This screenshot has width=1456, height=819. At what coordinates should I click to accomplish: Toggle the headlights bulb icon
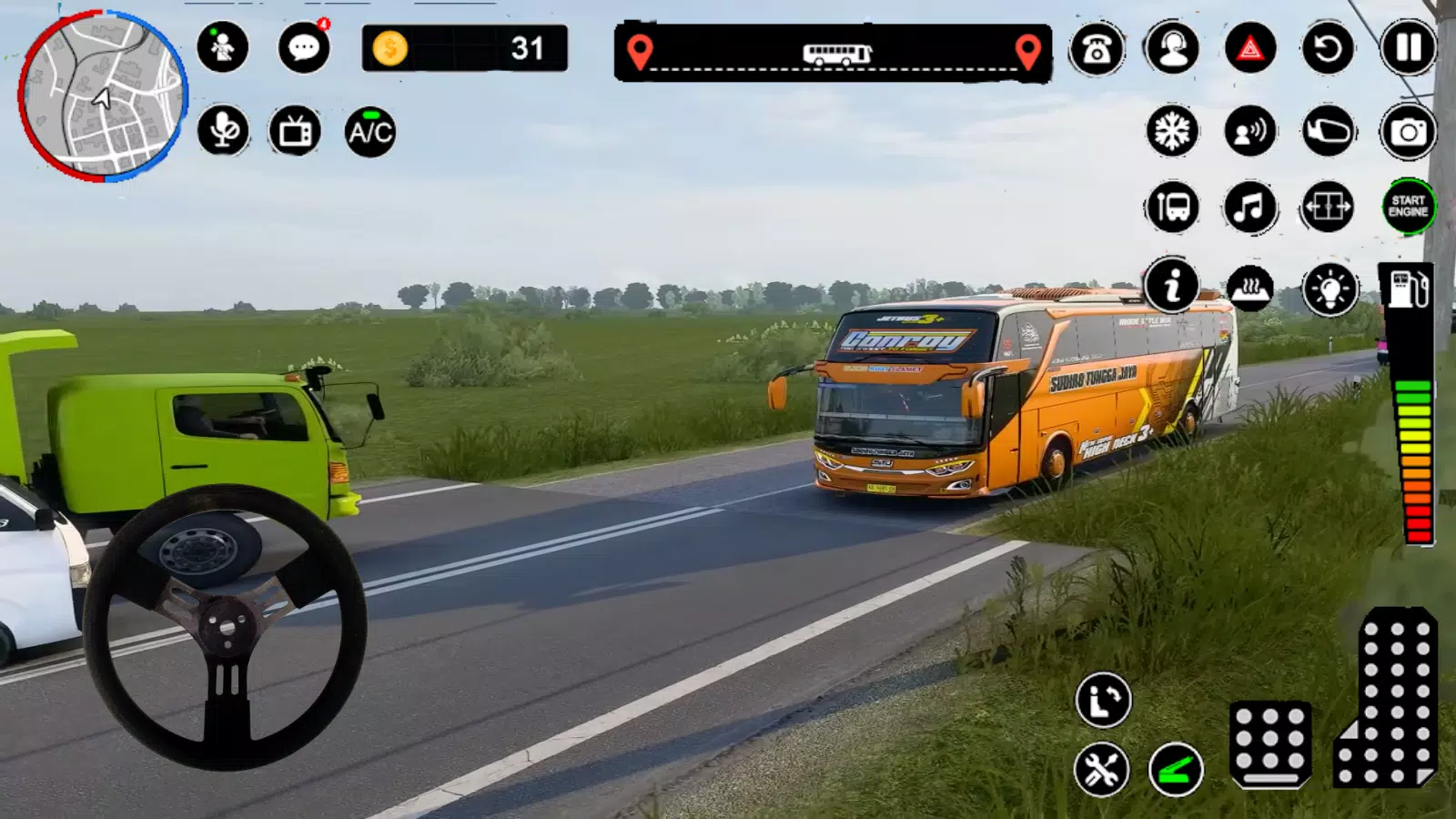pyautogui.click(x=1328, y=288)
